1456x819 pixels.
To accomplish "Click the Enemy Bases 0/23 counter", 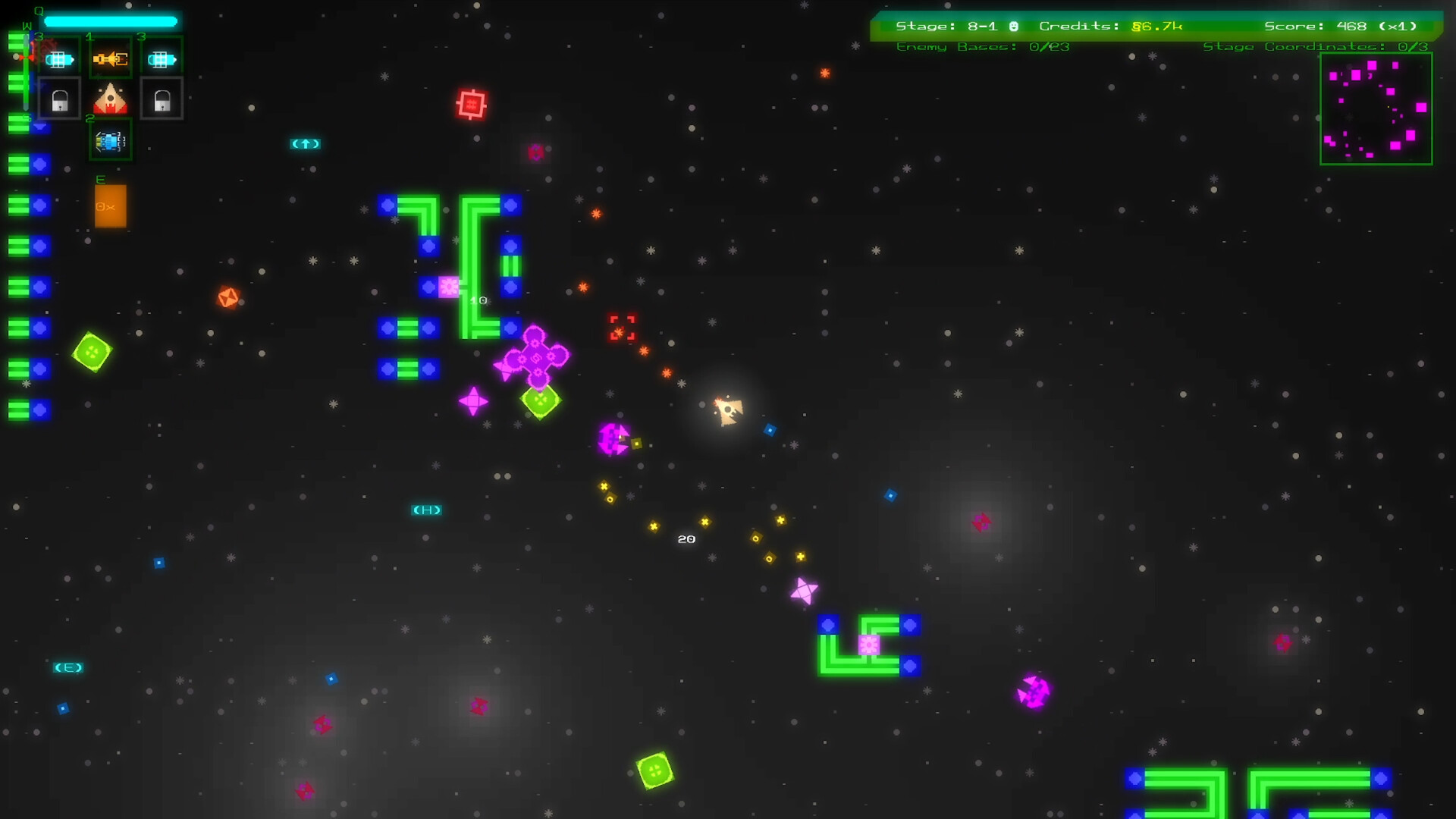I will [x=982, y=46].
